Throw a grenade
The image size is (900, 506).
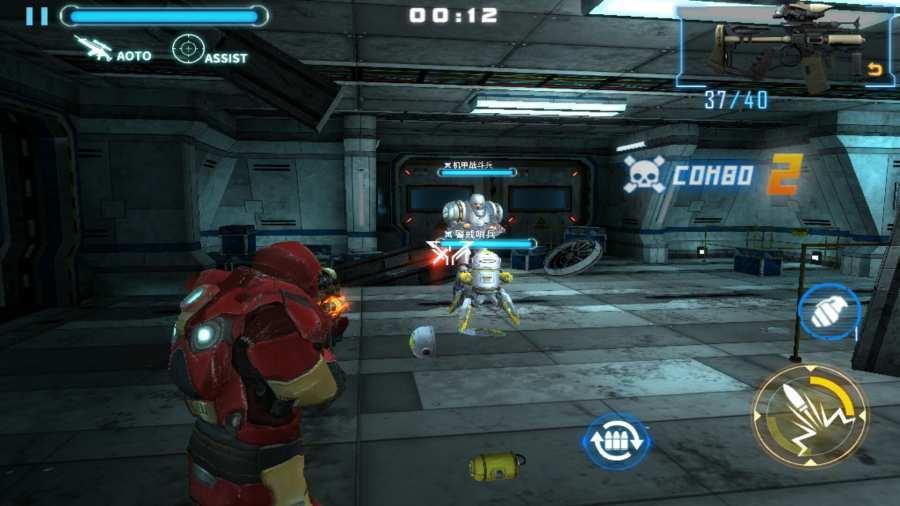click(828, 313)
